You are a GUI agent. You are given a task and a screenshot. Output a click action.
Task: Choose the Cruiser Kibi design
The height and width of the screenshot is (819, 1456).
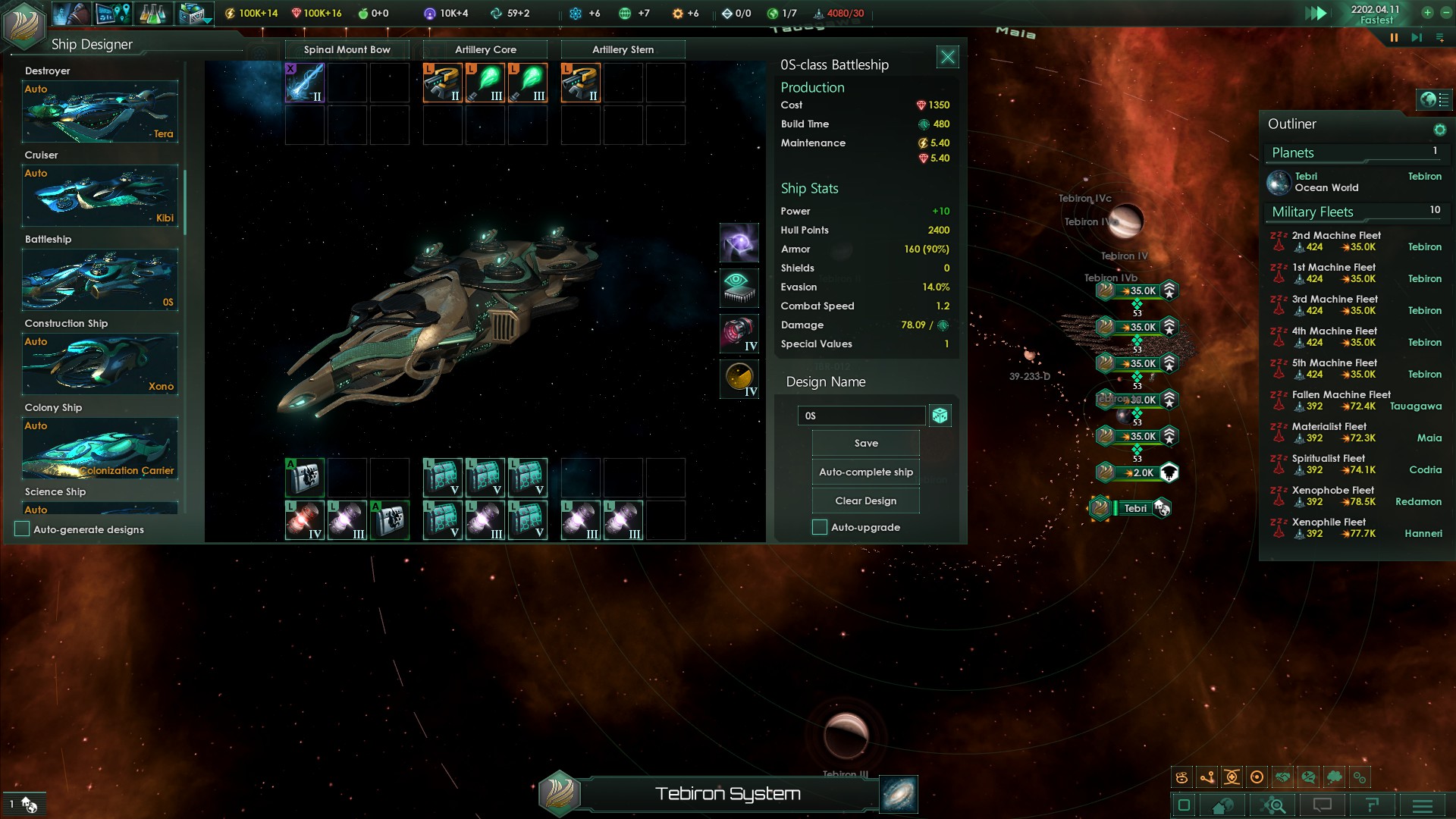(x=100, y=196)
